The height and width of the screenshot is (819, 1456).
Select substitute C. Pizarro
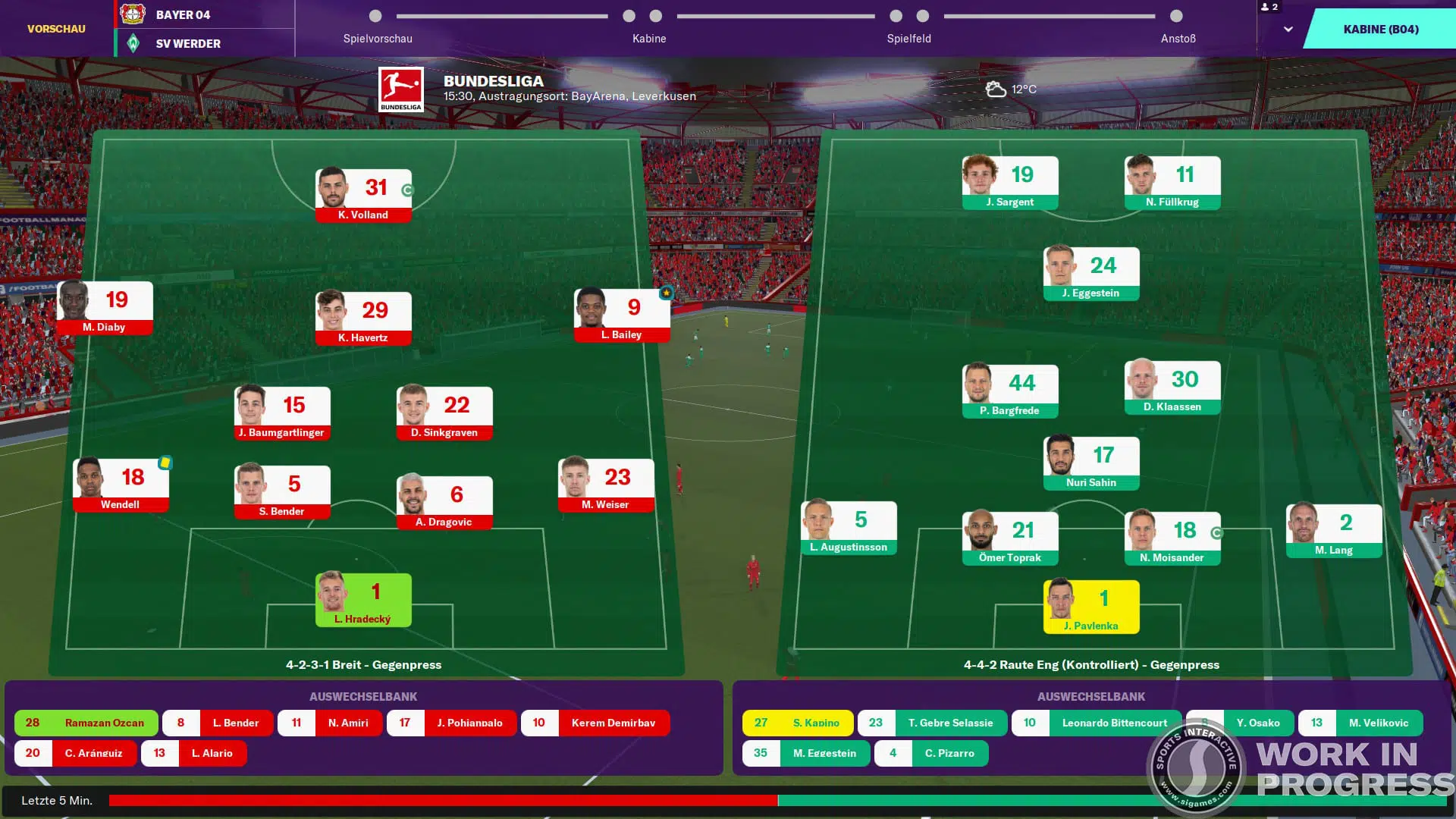coord(931,753)
